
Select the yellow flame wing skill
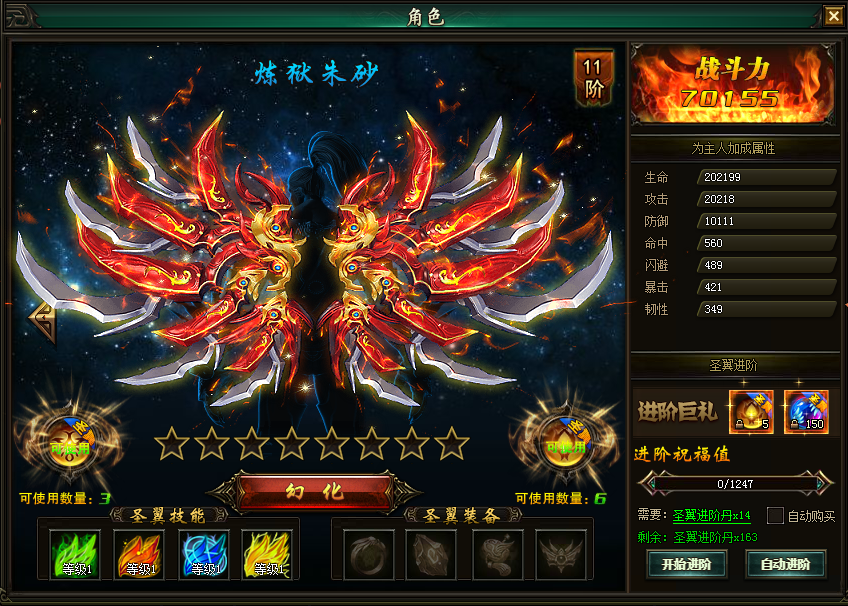[x=267, y=554]
